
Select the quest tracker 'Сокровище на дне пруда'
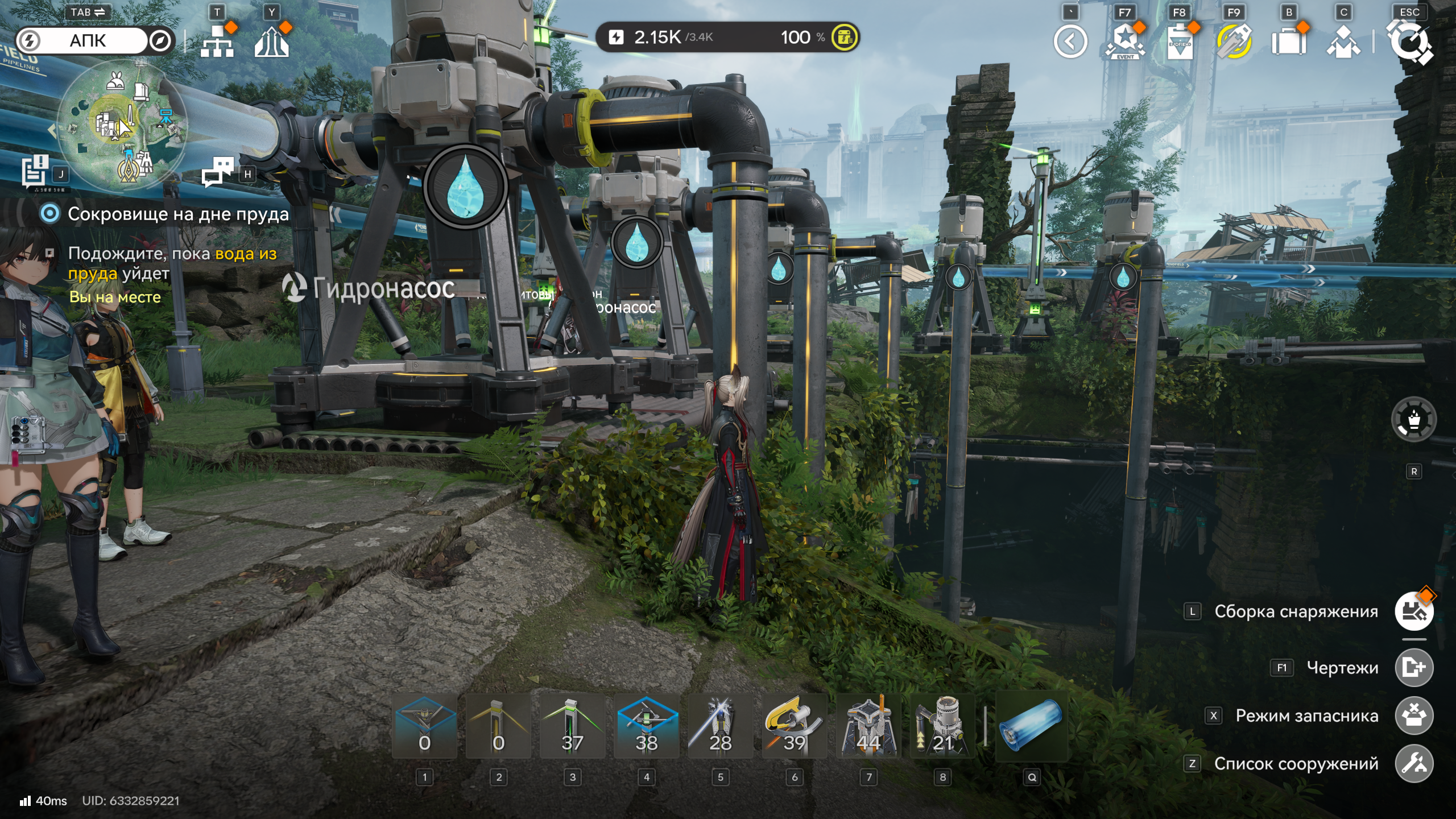tap(177, 214)
